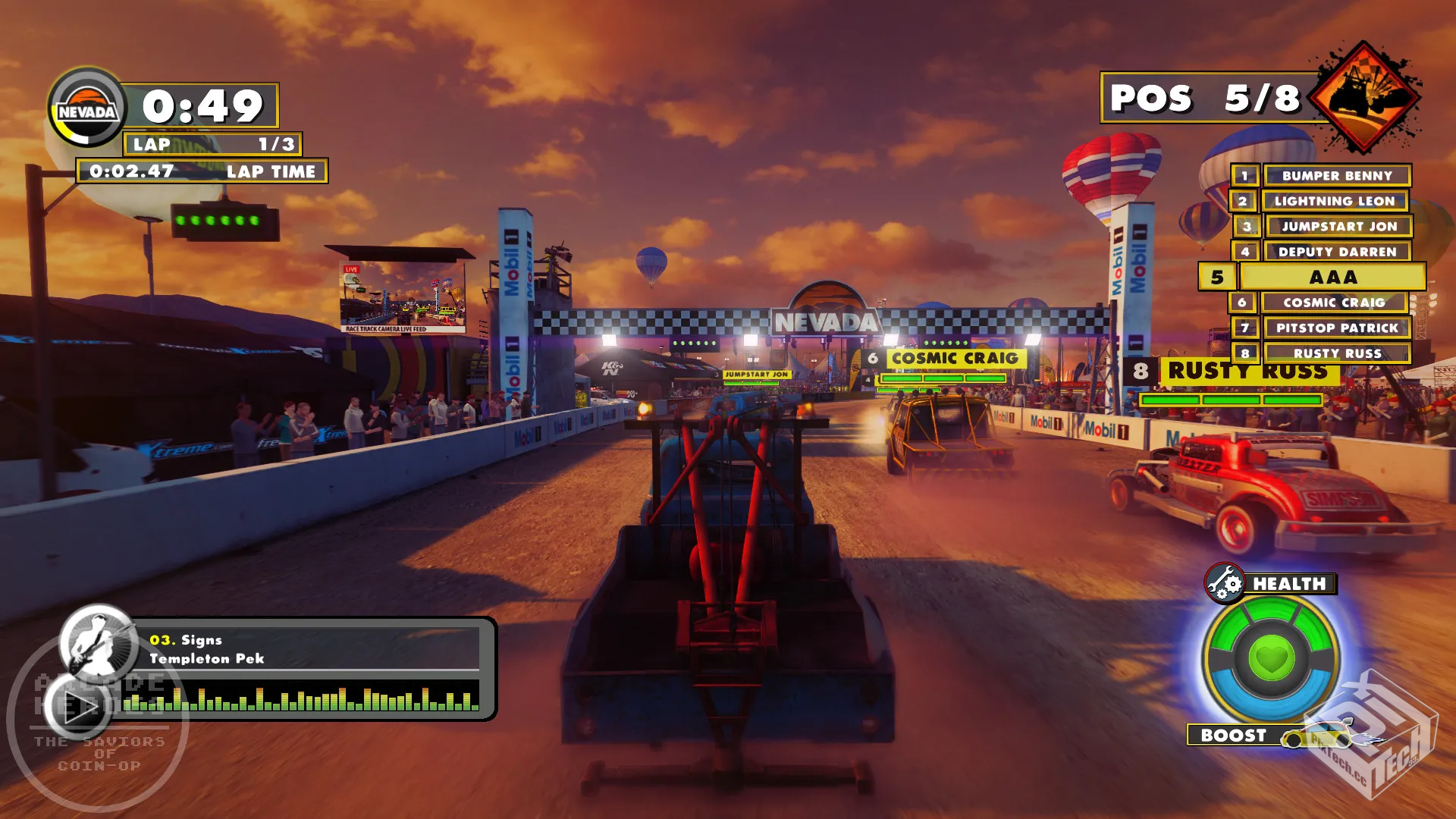
Task: Highlight the AAA player row
Action: pyautogui.click(x=1332, y=277)
